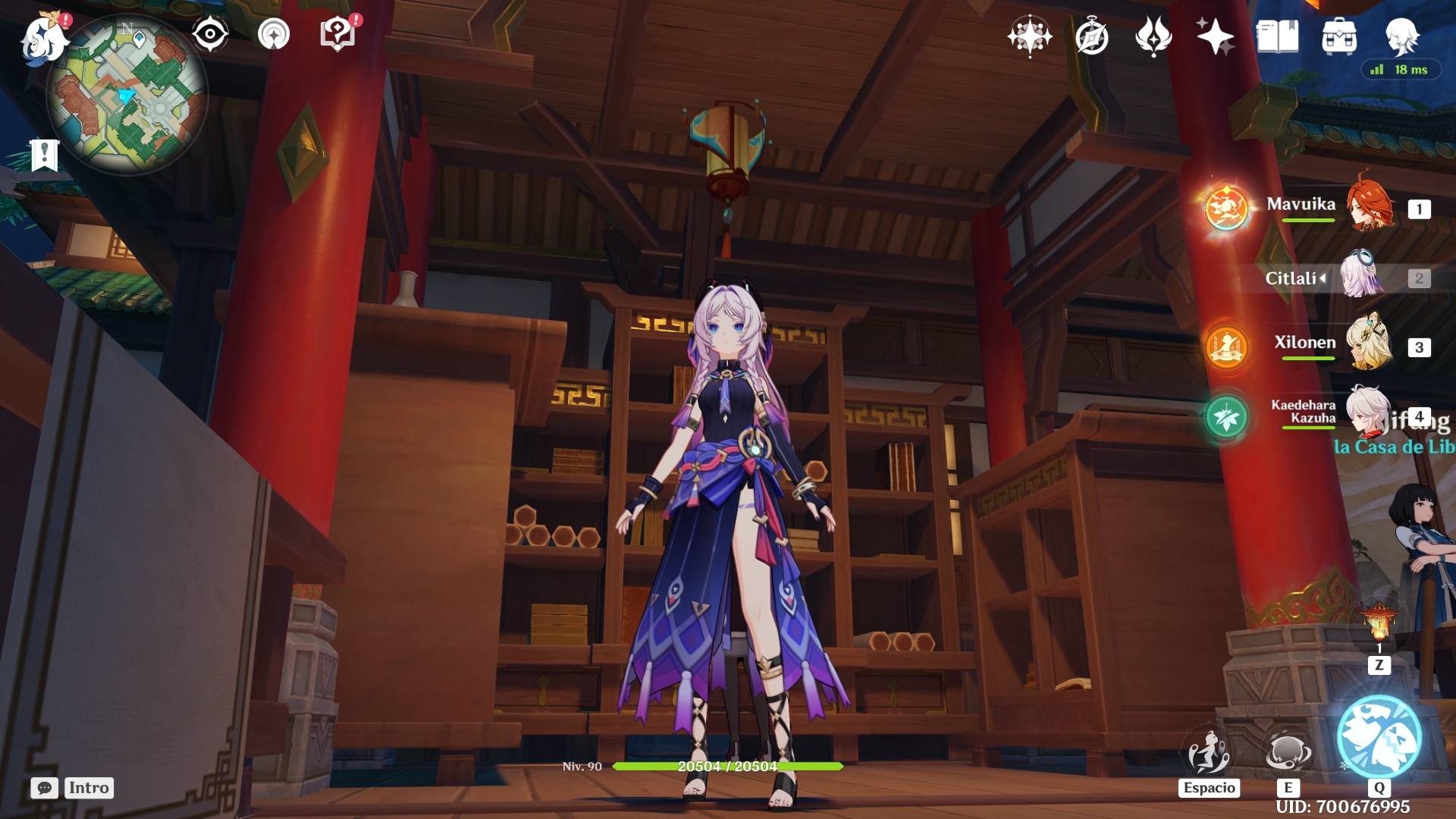Open the Wish four-pointed star icon
Screen dimensions: 1456x819
pos(1029,36)
